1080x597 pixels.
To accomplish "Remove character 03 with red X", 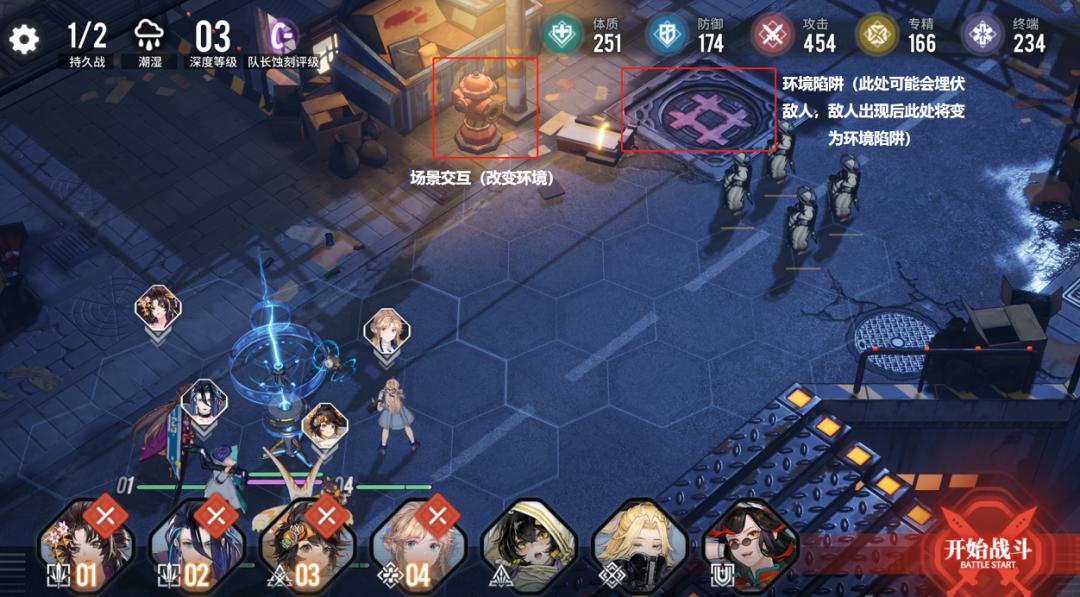I will 326,515.
